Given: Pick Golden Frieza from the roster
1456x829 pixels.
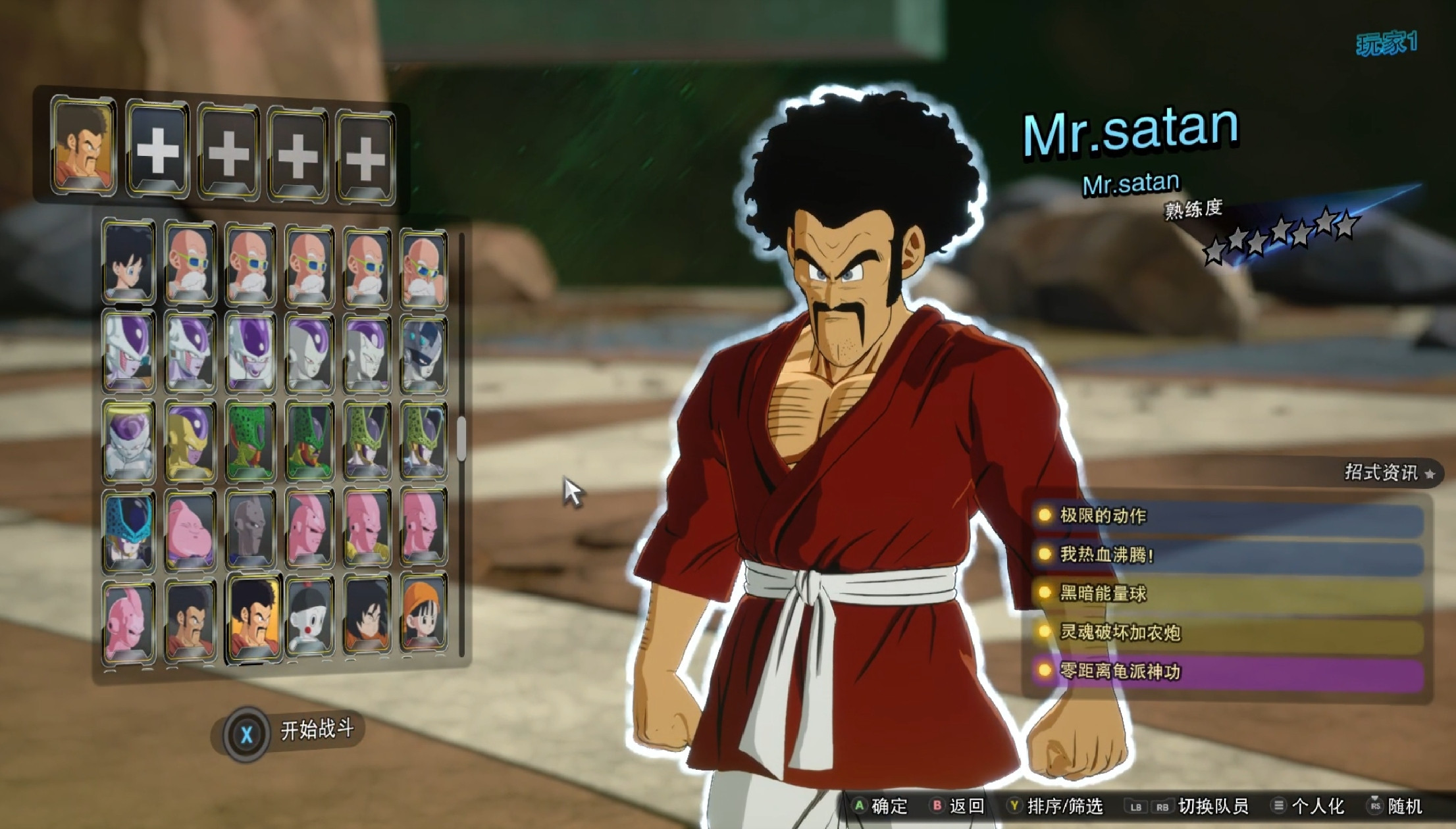Looking at the screenshot, I should [191, 438].
